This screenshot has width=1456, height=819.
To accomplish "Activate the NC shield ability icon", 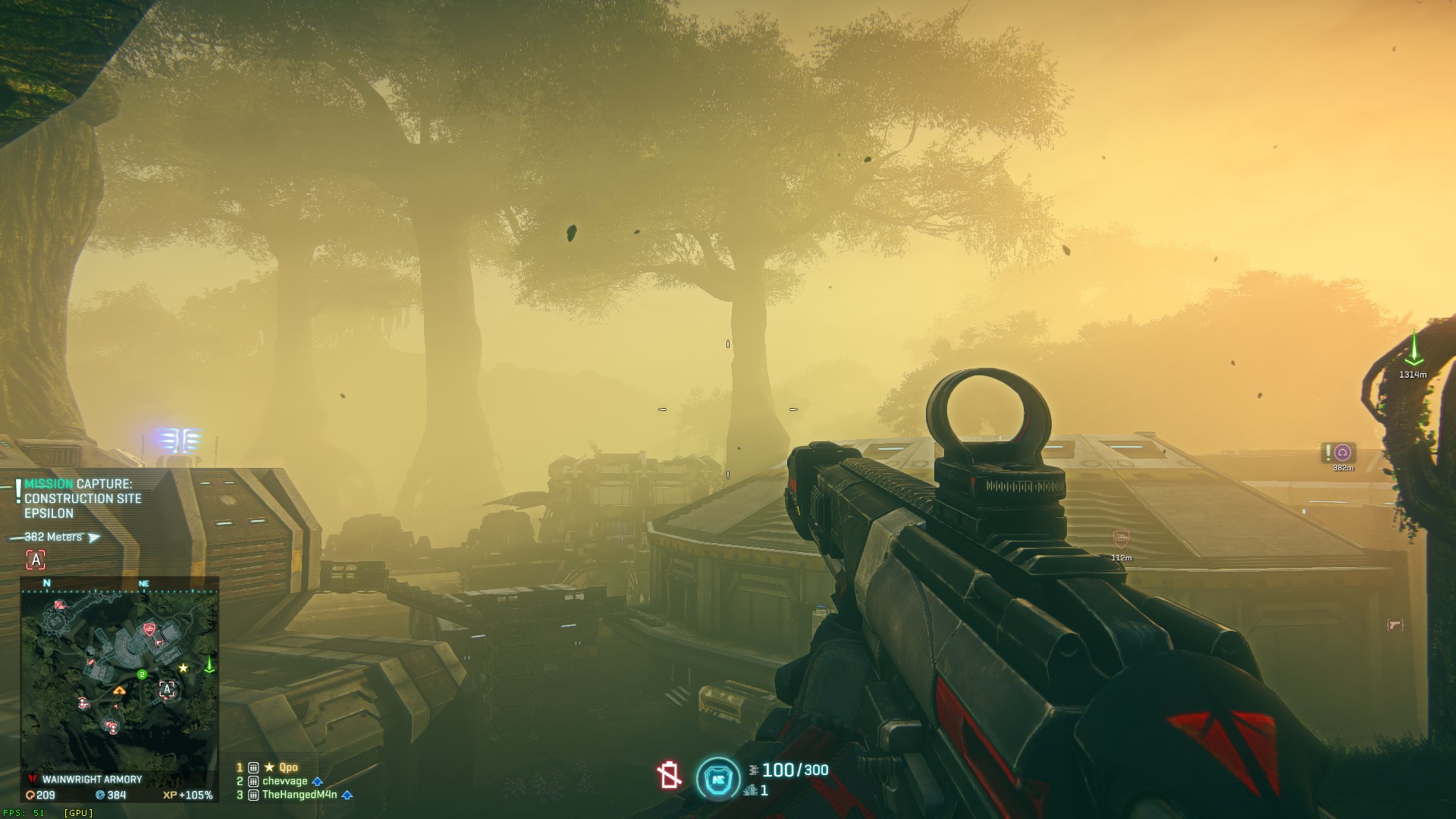I will coord(717,779).
